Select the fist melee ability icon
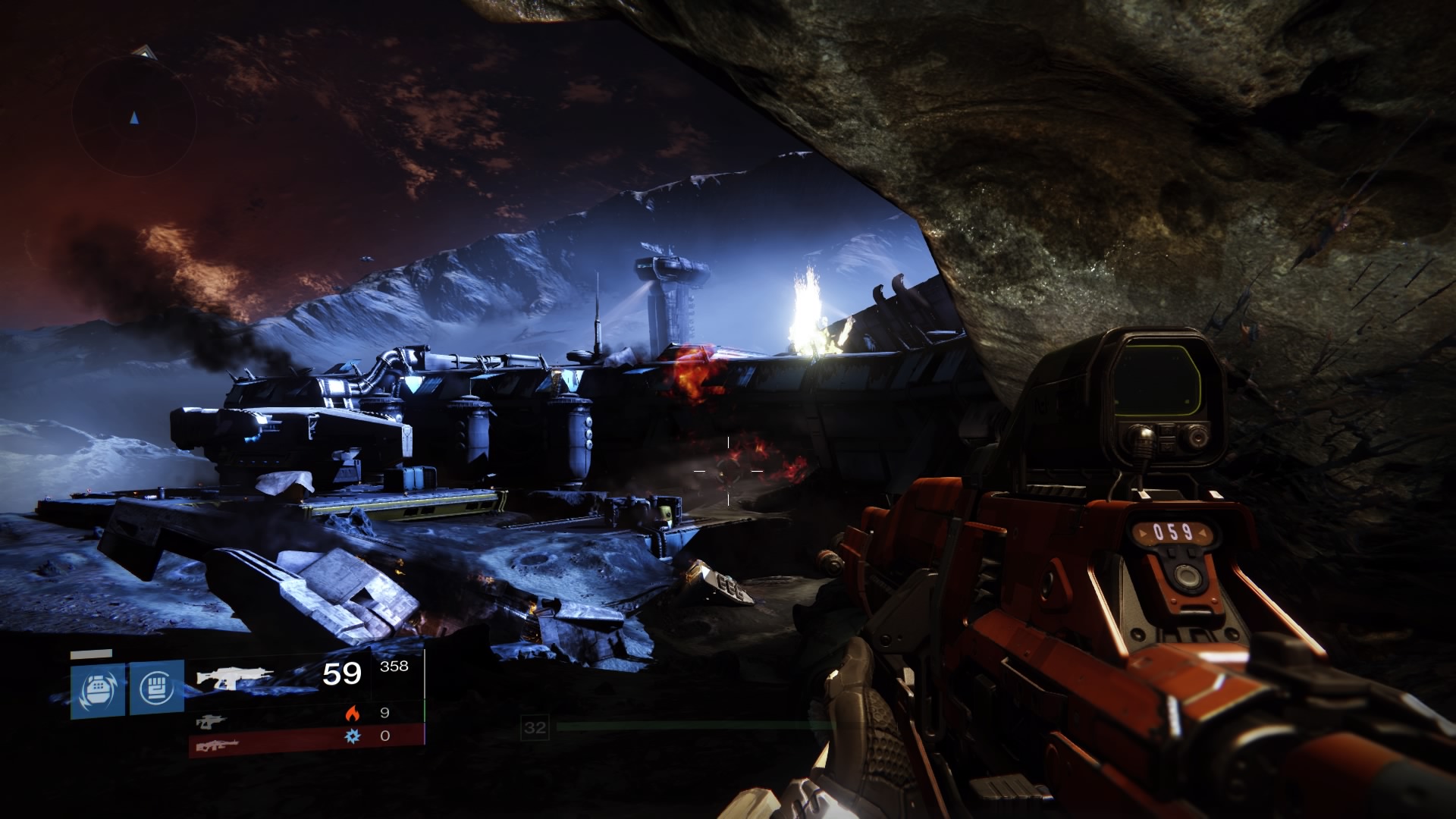 click(x=157, y=687)
